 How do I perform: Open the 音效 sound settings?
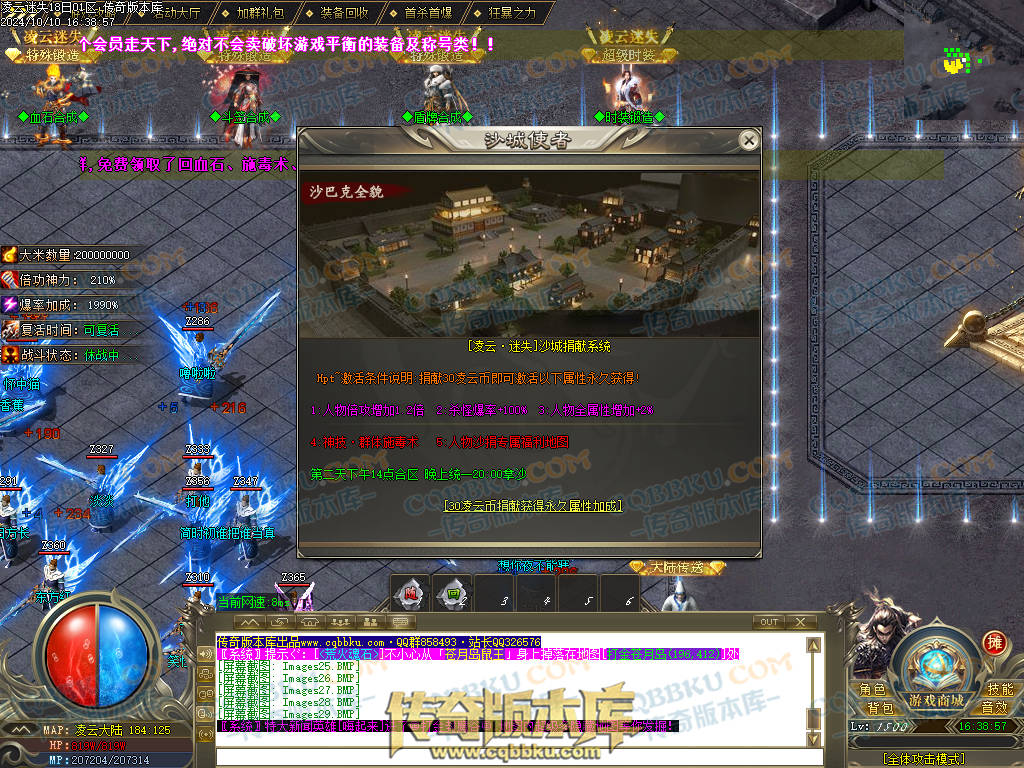[x=994, y=708]
